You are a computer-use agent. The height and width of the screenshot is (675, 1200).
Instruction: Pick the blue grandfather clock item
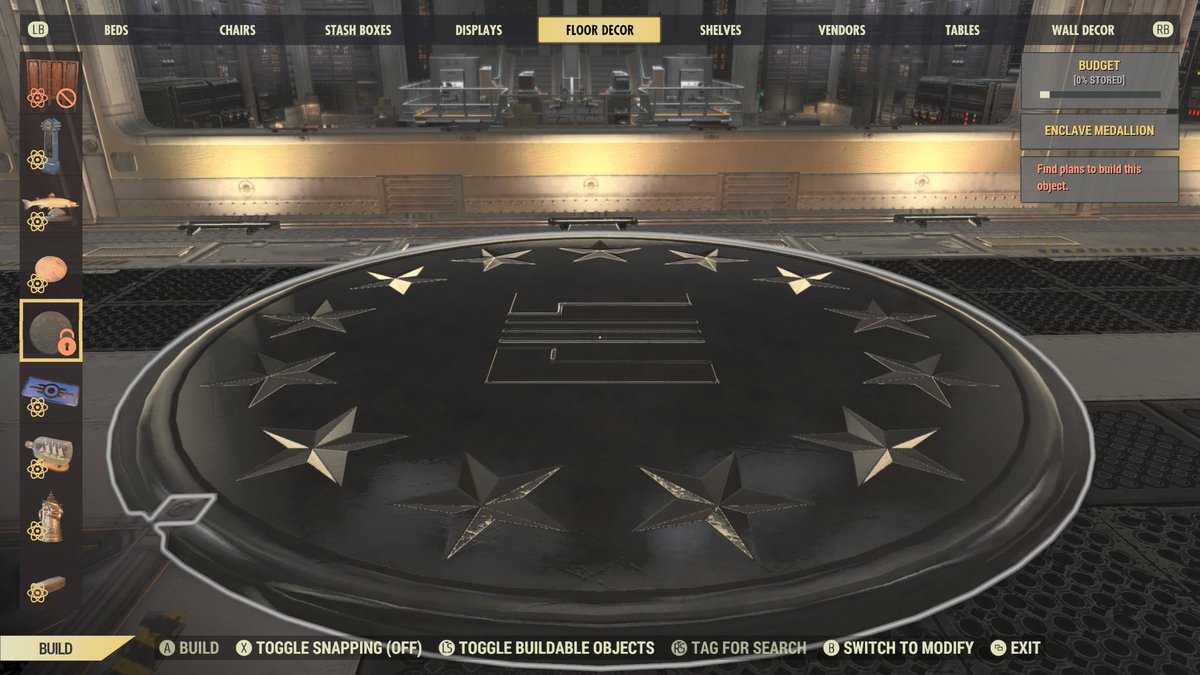click(51, 144)
